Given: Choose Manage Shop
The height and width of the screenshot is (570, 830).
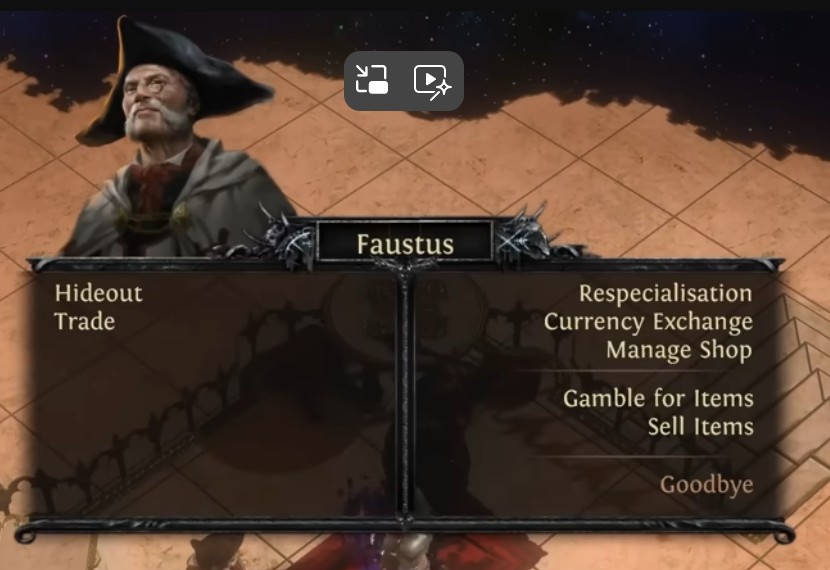Looking at the screenshot, I should (x=679, y=350).
